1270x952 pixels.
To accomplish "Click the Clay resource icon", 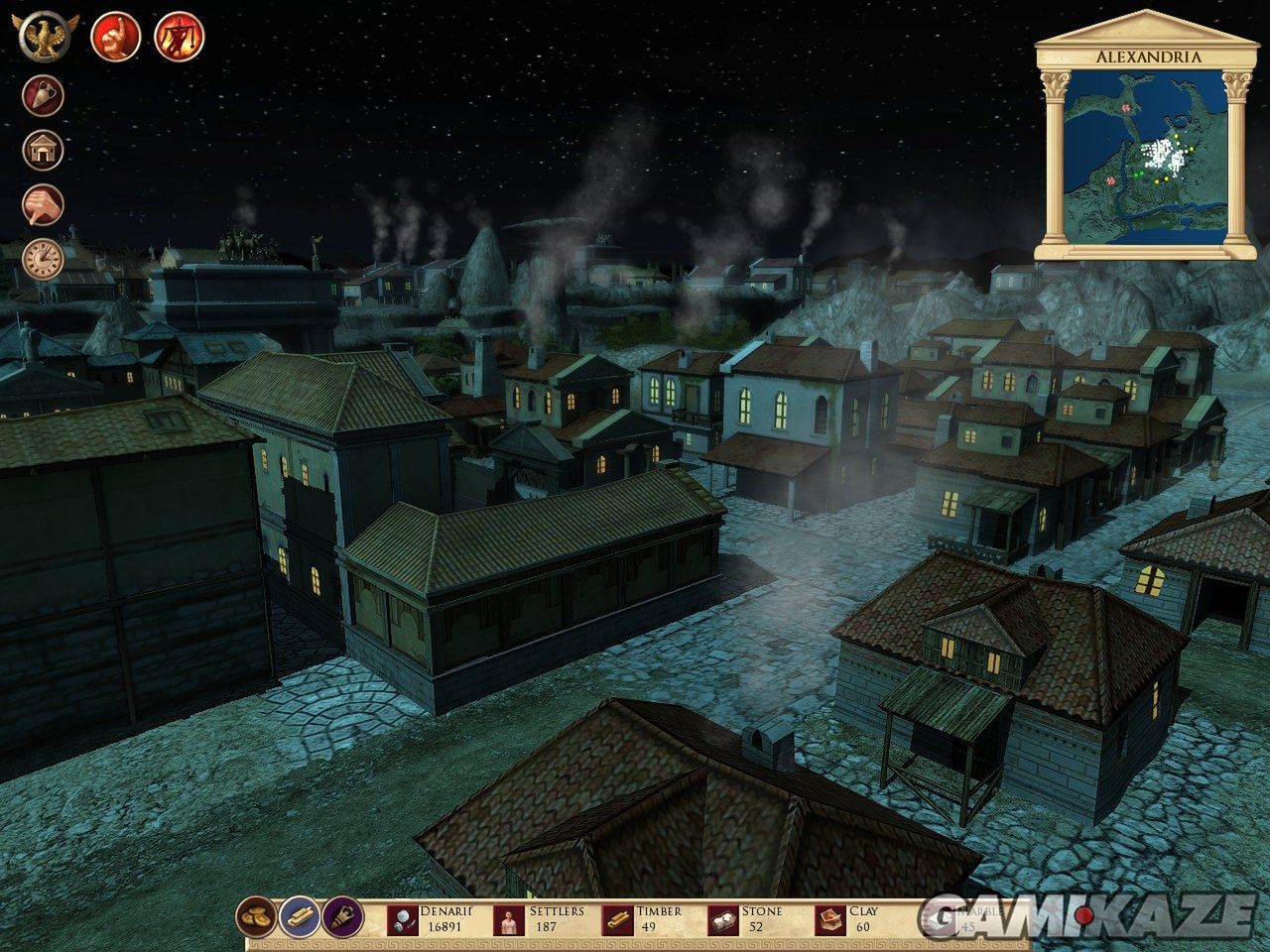I will (x=827, y=920).
